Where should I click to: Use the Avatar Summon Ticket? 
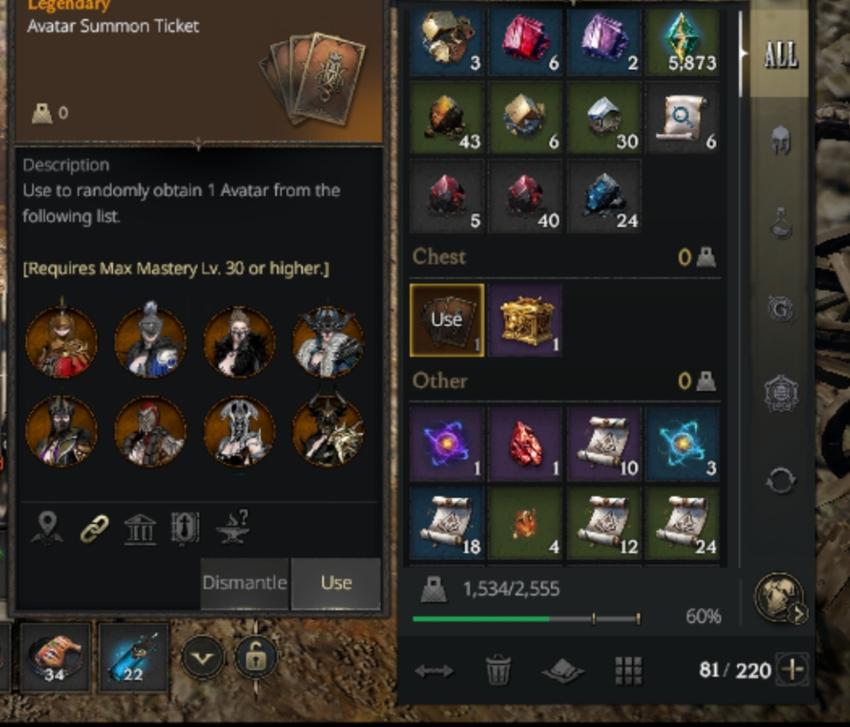pos(336,583)
